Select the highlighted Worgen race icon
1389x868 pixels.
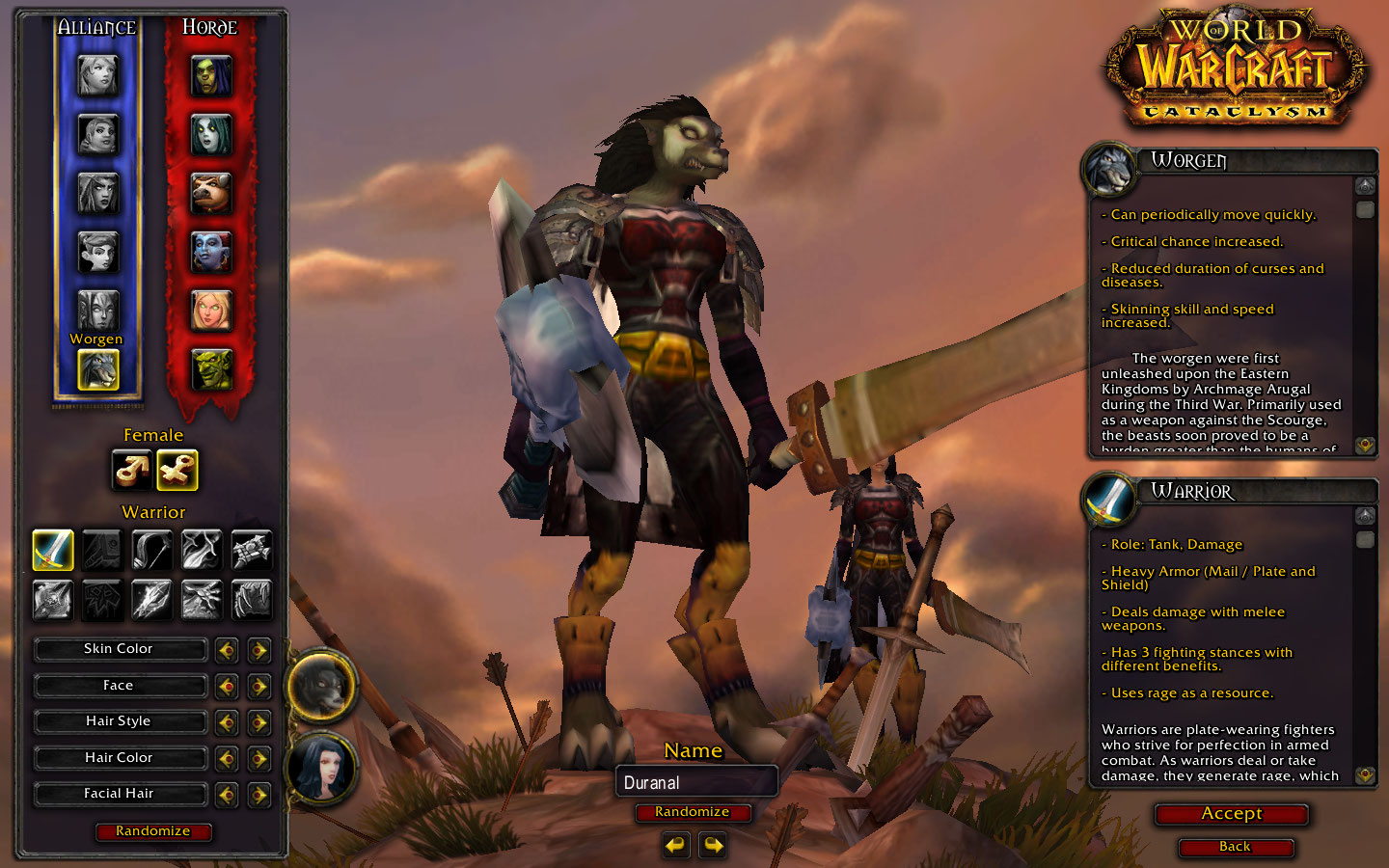tap(97, 369)
